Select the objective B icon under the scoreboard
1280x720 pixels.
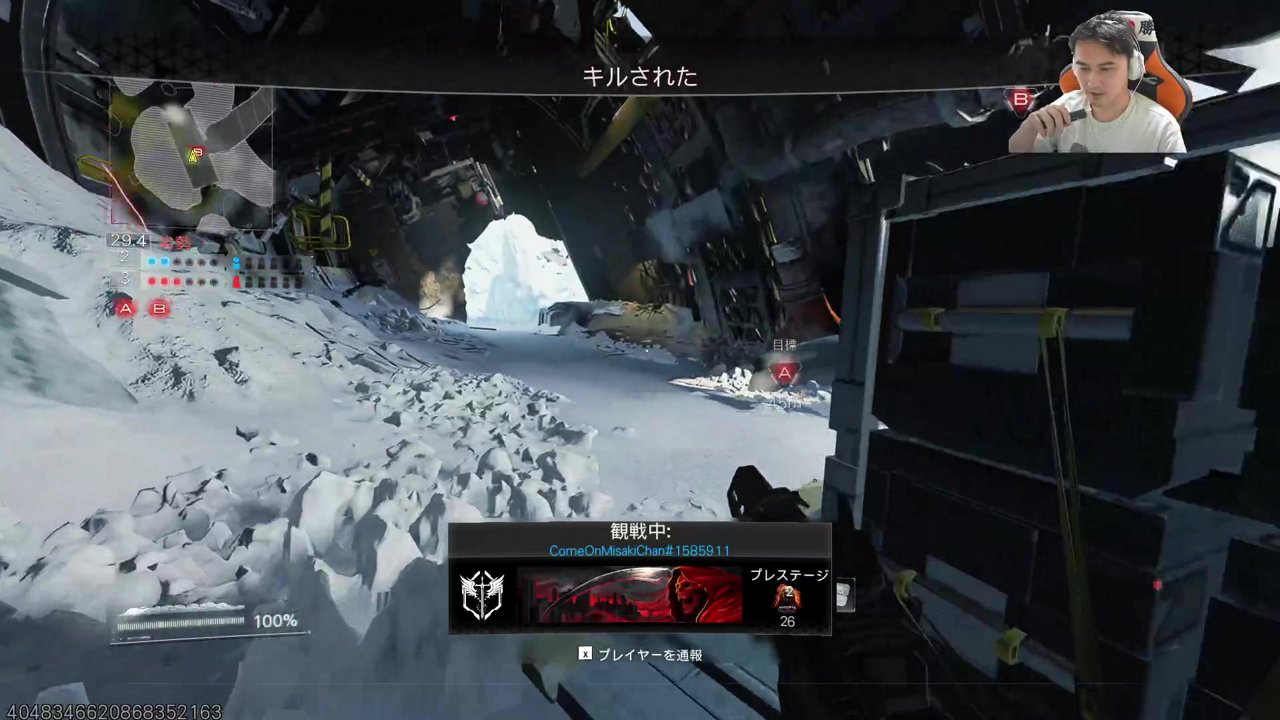(x=158, y=308)
